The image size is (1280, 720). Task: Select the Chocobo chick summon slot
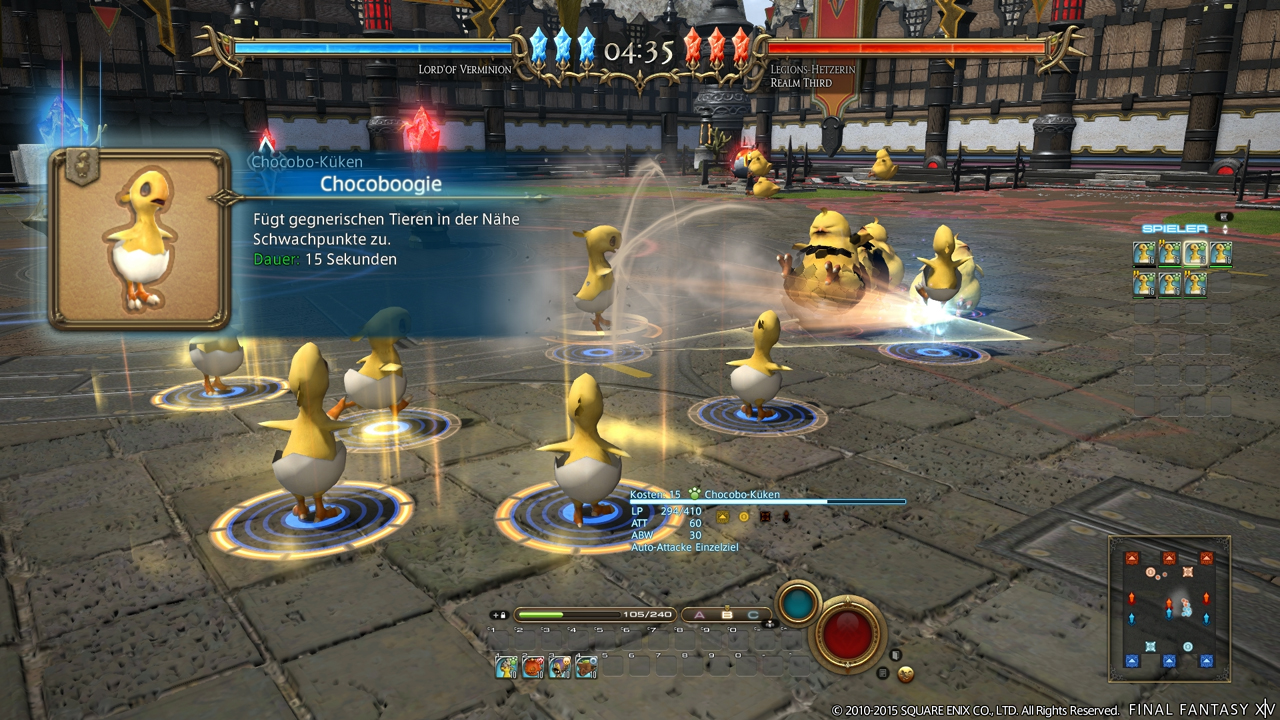[507, 666]
